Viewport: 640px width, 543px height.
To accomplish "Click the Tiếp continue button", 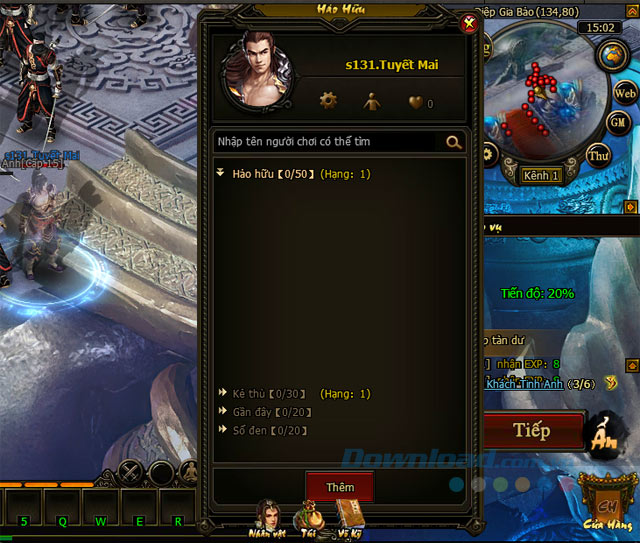I will click(532, 431).
